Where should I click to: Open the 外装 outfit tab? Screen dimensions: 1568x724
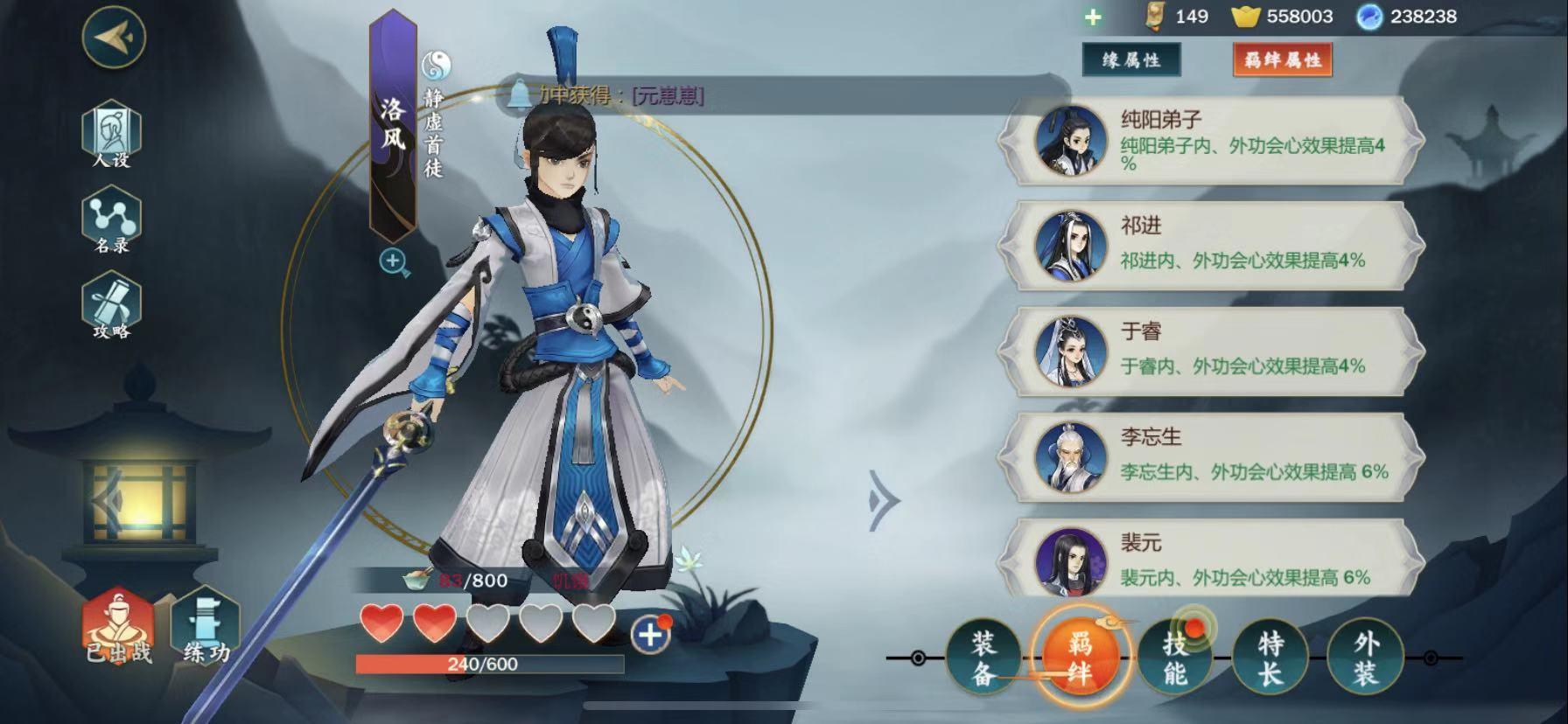point(1365,658)
